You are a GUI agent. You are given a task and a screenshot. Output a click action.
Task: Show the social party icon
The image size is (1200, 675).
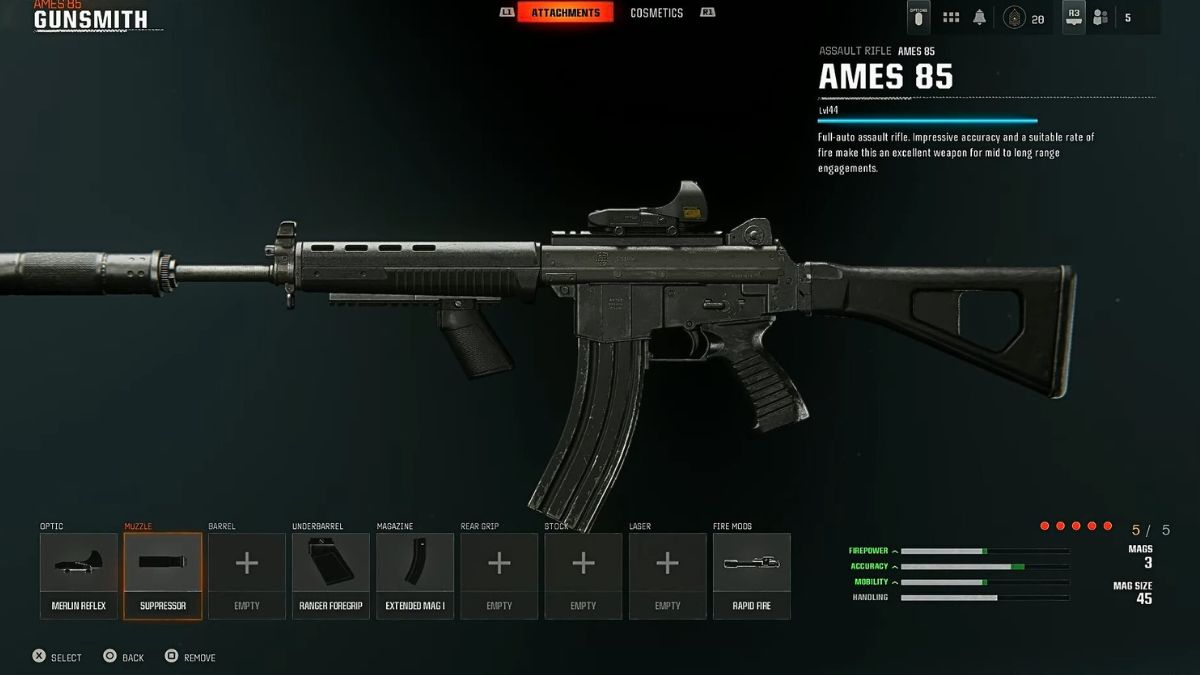coord(1101,17)
